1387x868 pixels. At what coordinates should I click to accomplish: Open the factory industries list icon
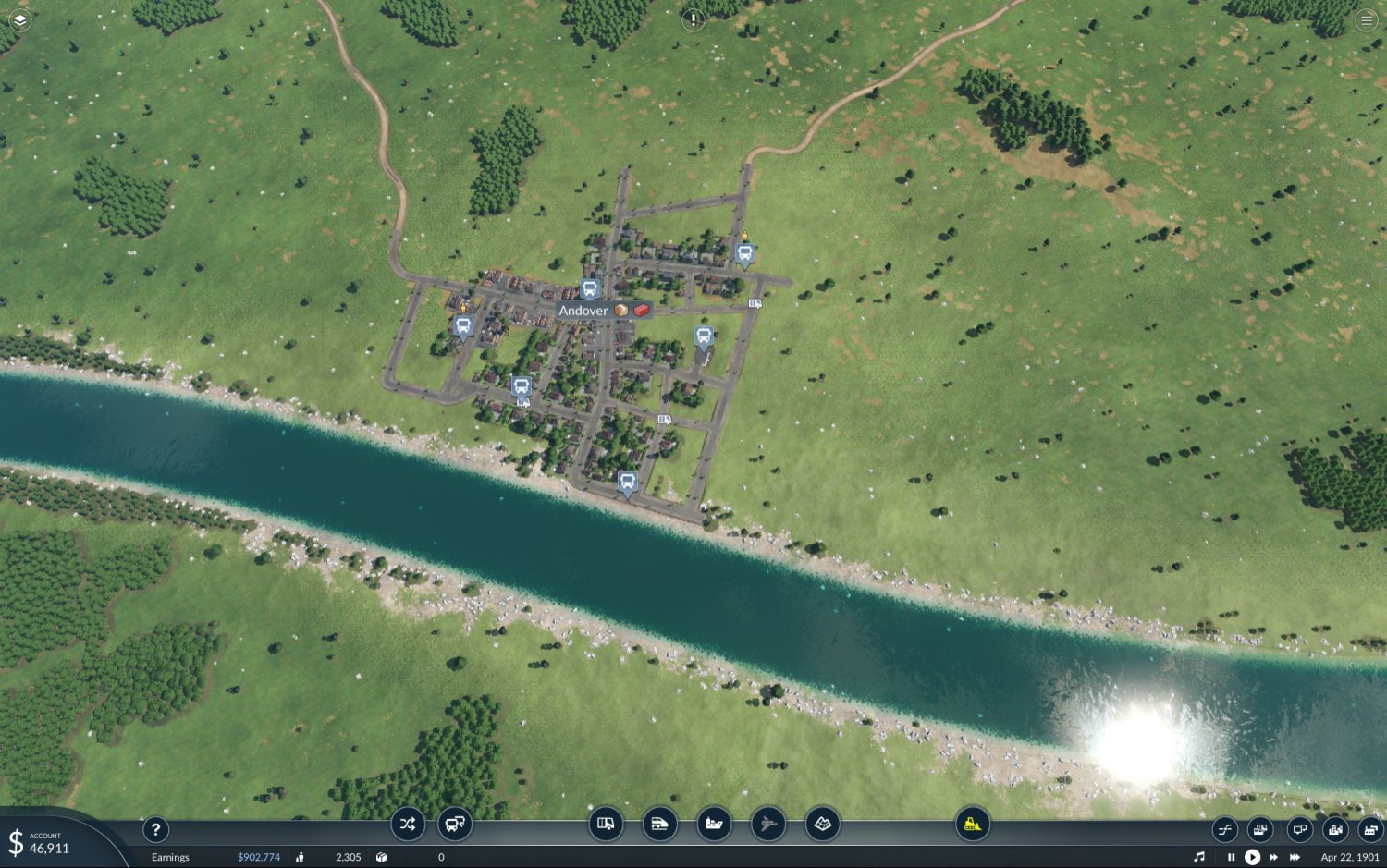pyautogui.click(x=1370, y=829)
